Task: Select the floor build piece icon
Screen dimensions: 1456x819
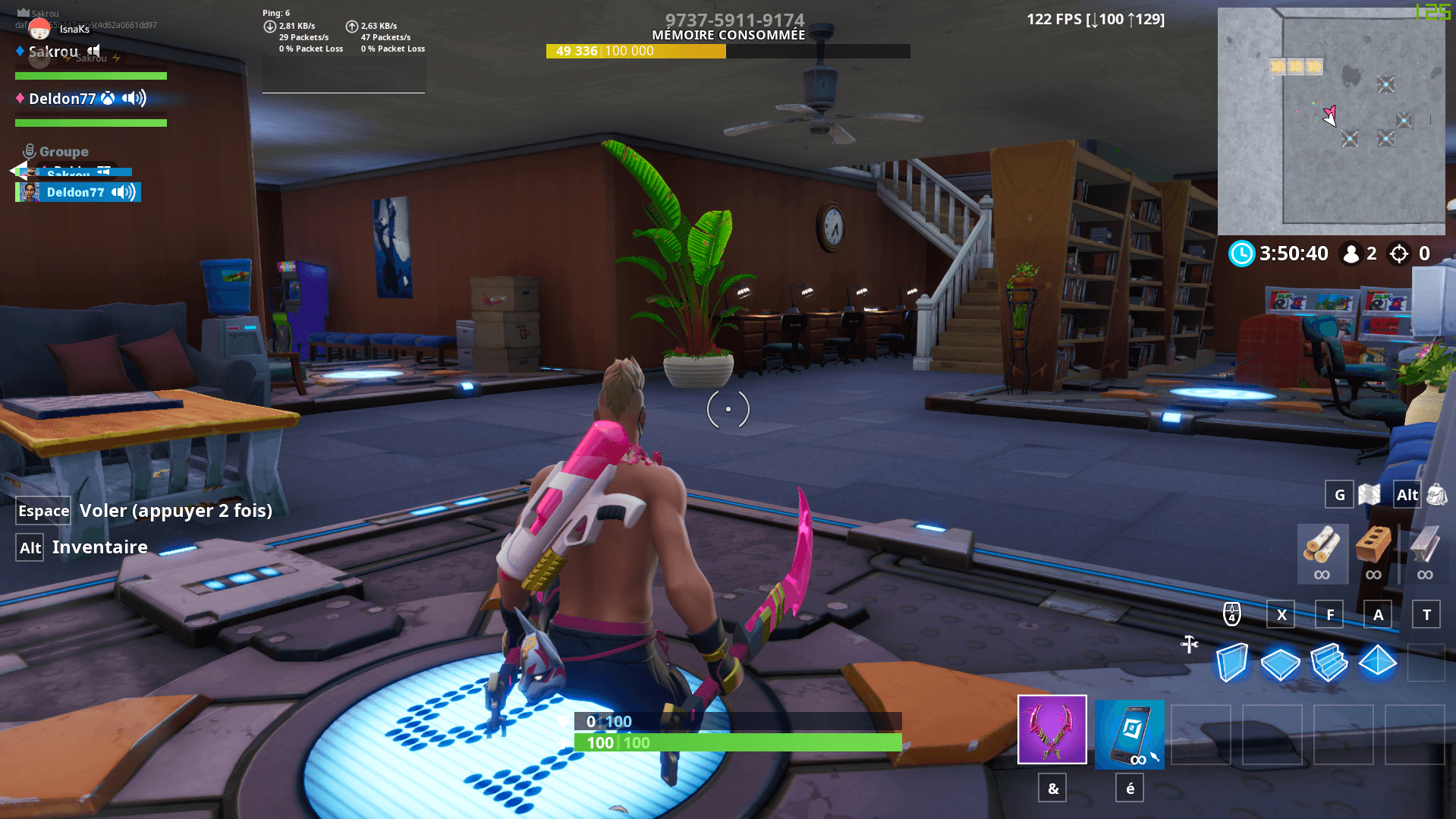Action: tap(1281, 662)
